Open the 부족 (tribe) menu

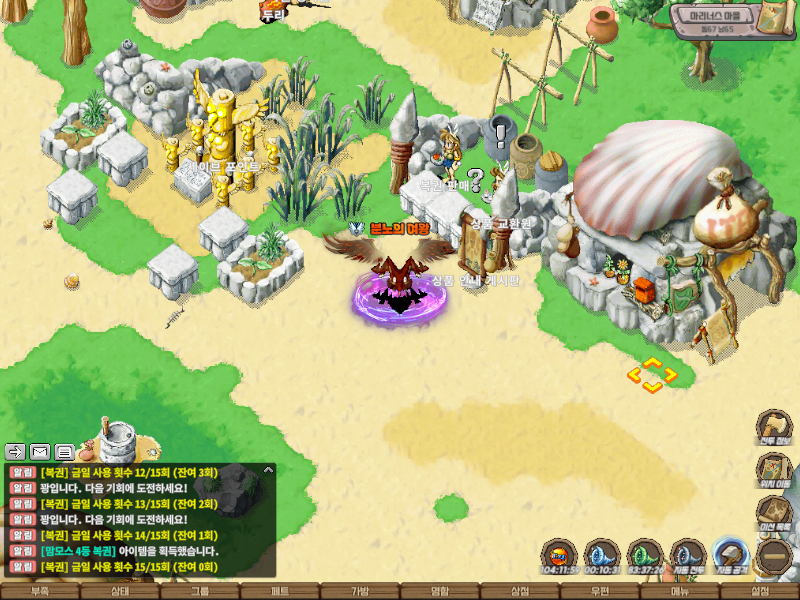pyautogui.click(x=40, y=591)
